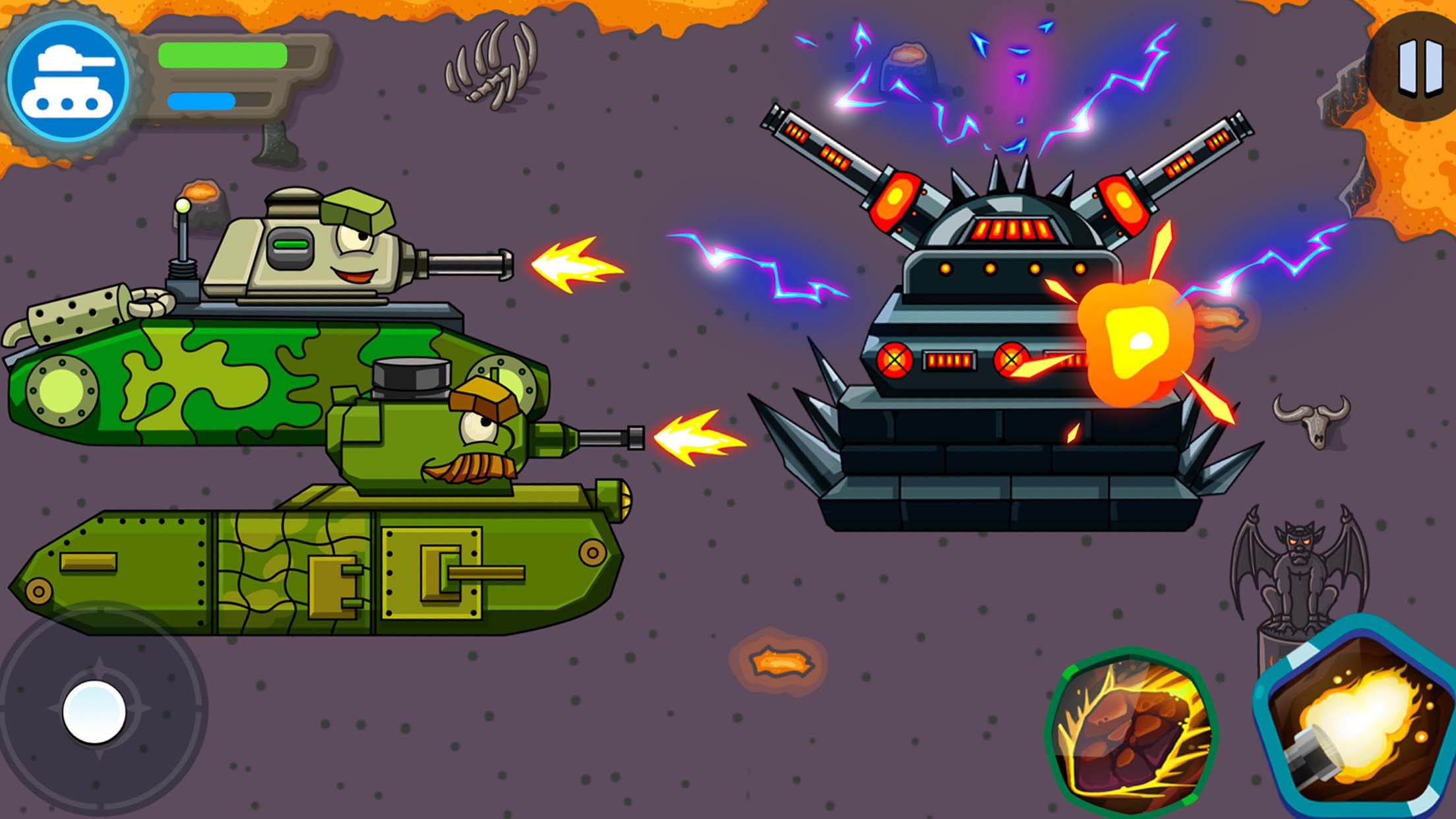This screenshot has height=819, width=1456.
Task: Tap the green health bar
Action: (224, 56)
